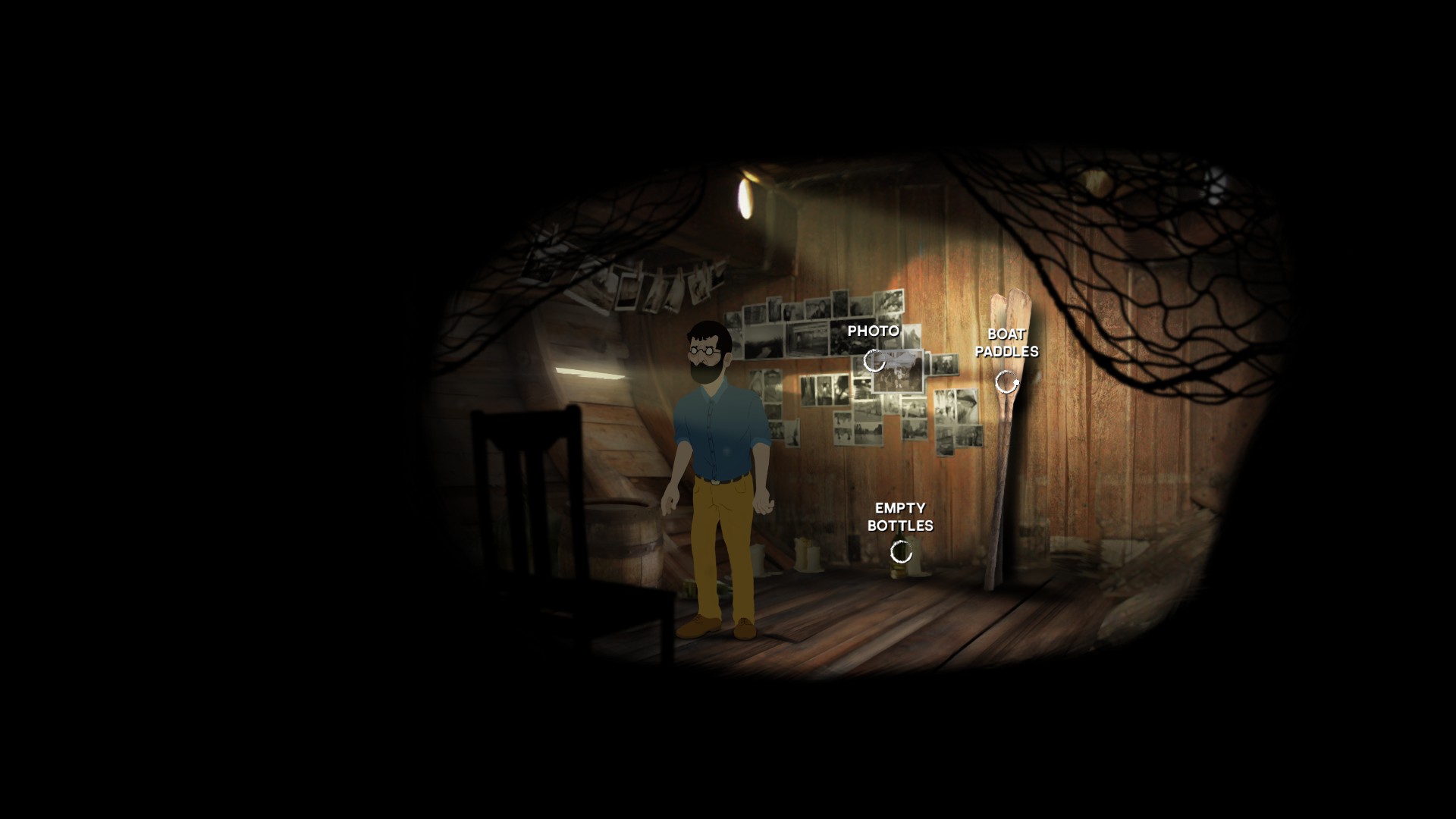Inspect the Boat Paddles hotspot
Screen dimensions: 1456x819
1006,382
